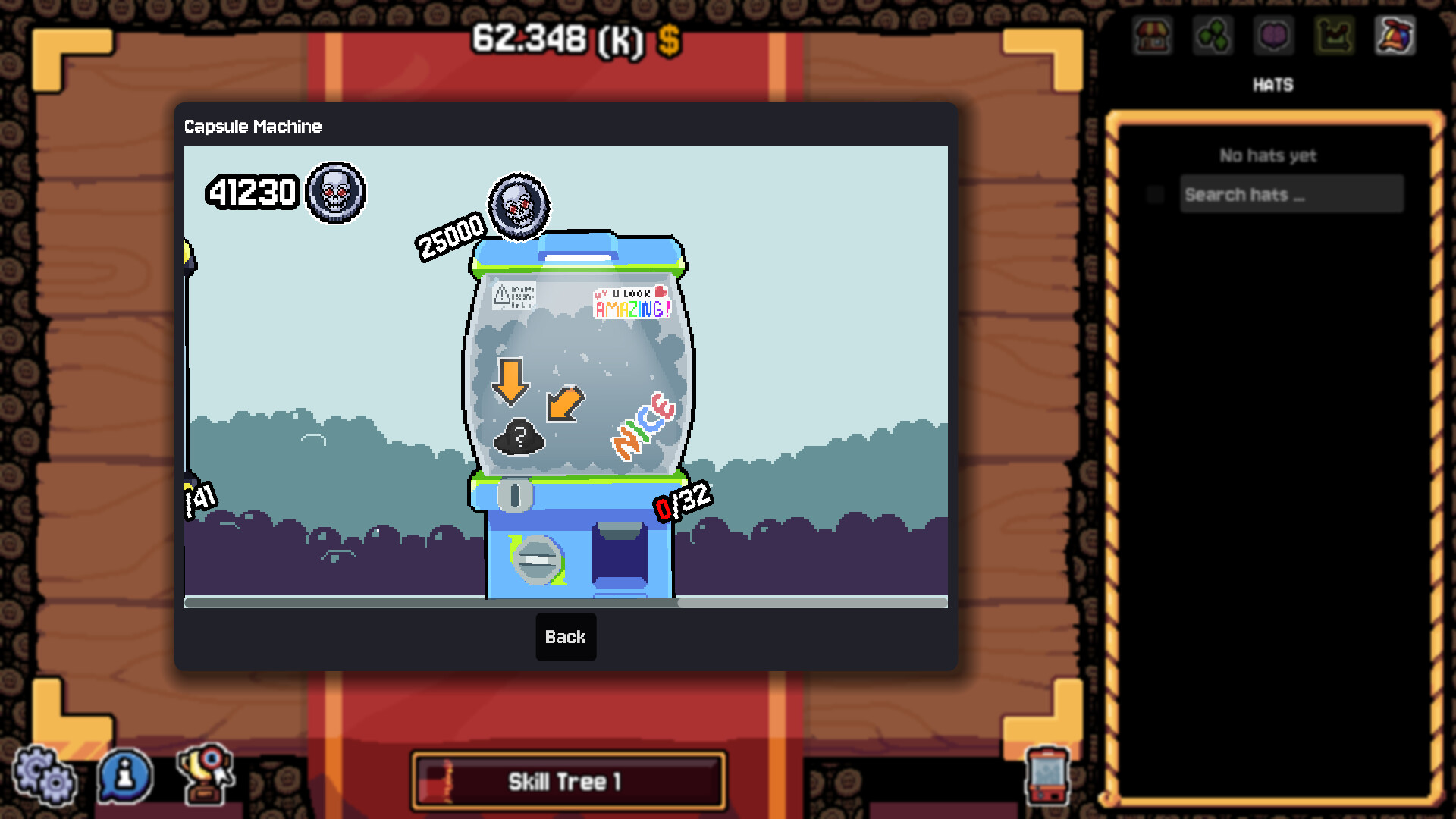Toggle the checkbox beside the hats search bar
Image resolution: width=1456 pixels, height=819 pixels.
tap(1154, 194)
